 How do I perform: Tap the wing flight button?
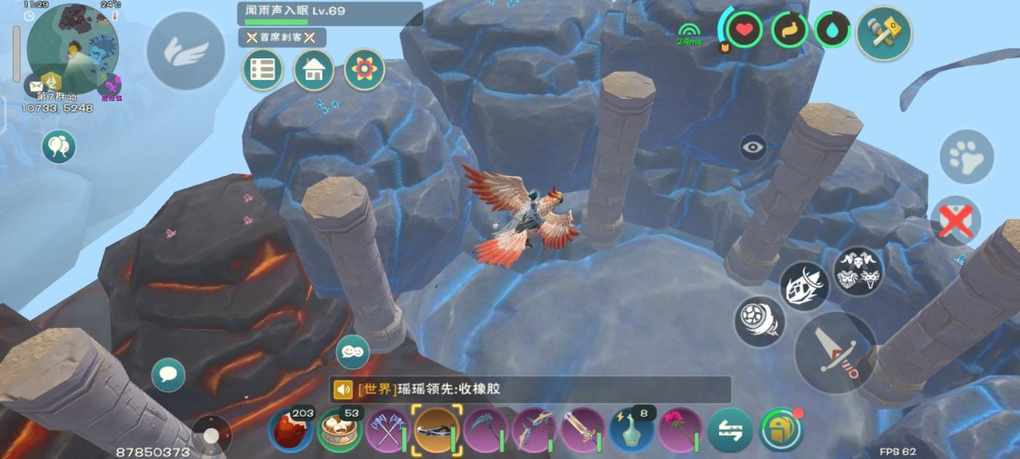(186, 51)
